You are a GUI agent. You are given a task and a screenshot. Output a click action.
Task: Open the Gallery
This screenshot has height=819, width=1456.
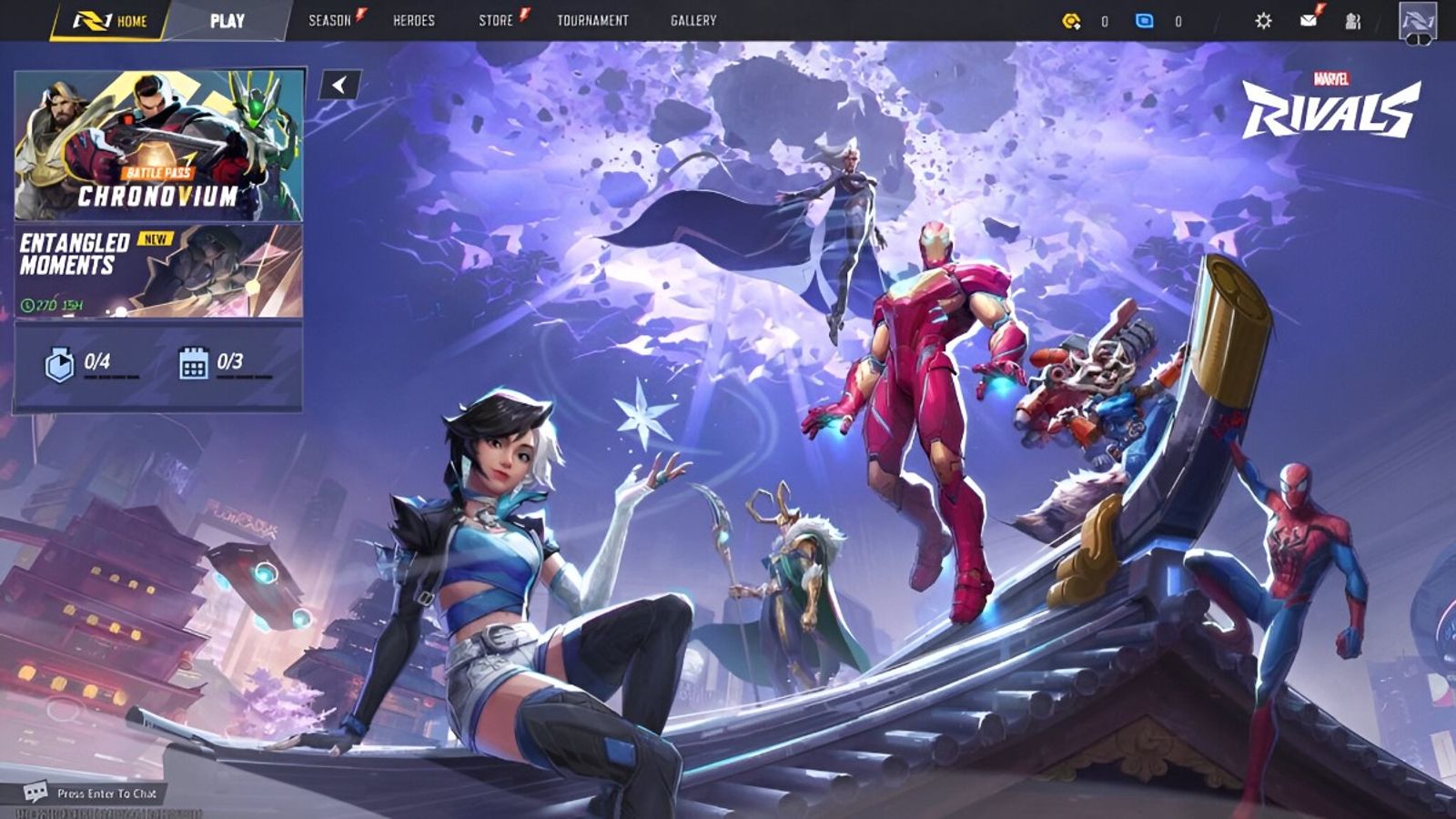(693, 20)
